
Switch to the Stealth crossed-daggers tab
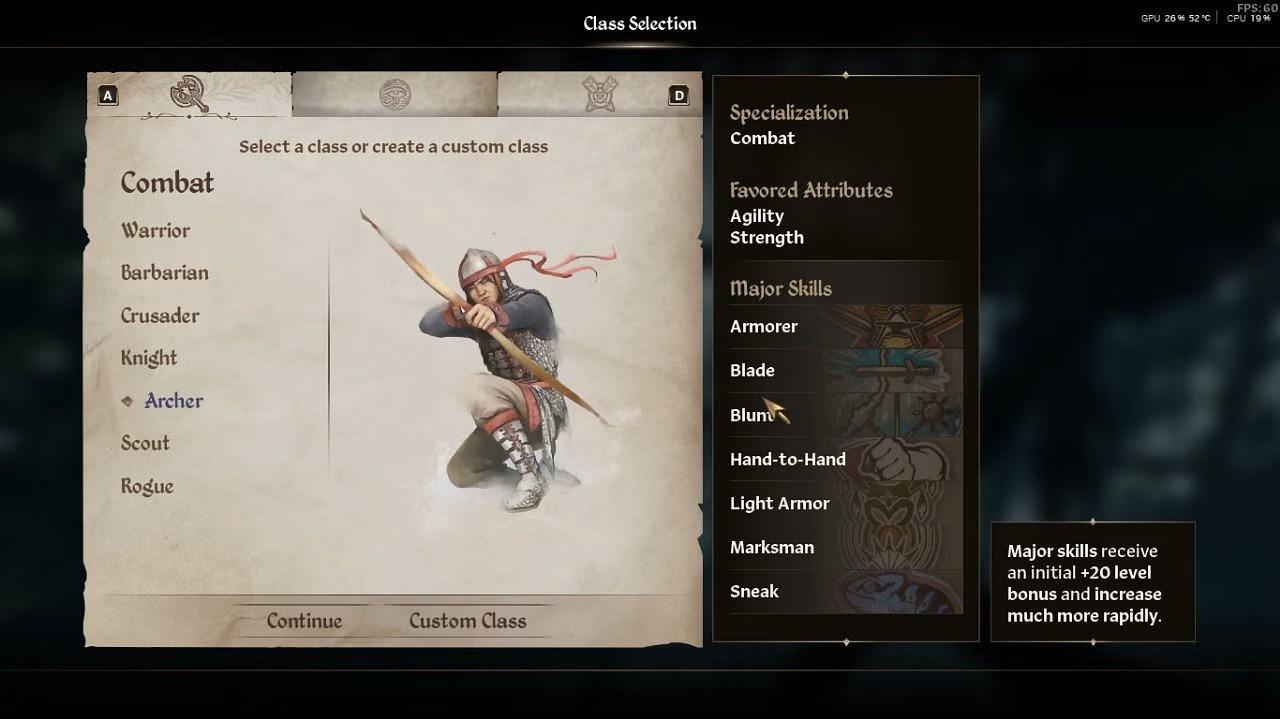pyautogui.click(x=600, y=95)
